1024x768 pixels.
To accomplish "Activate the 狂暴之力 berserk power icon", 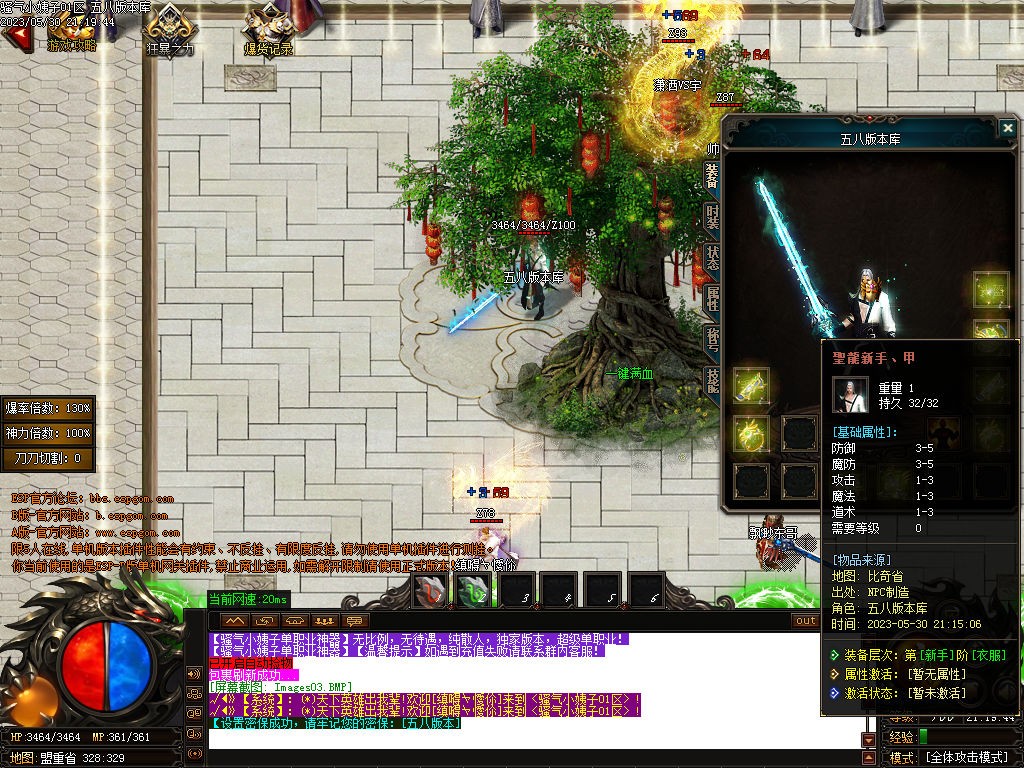I will [x=170, y=30].
